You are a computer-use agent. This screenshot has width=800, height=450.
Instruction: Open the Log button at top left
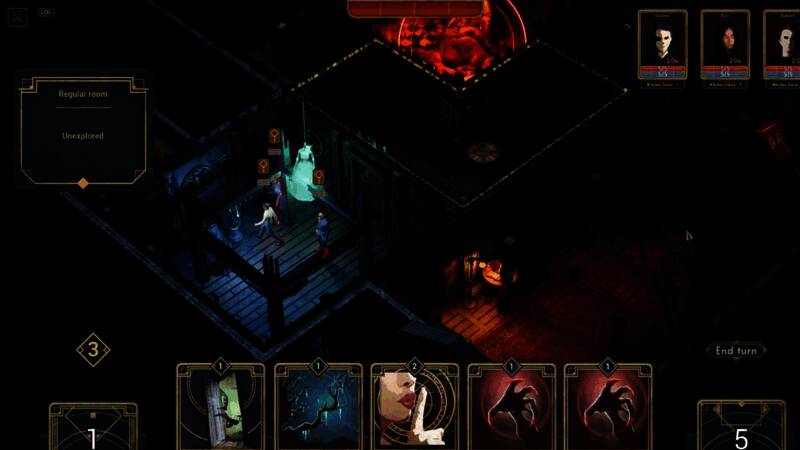tap(46, 13)
